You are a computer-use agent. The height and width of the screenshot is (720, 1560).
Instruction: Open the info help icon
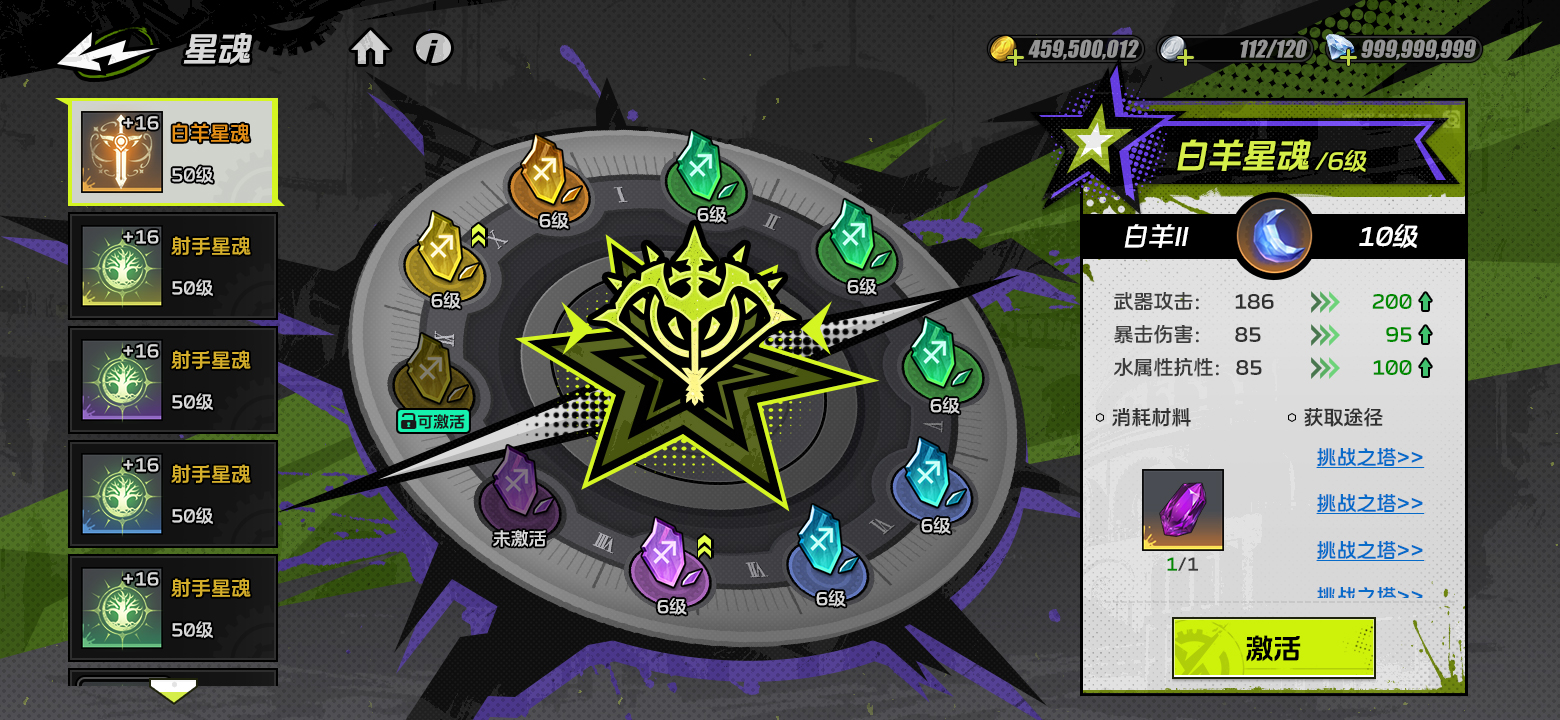pos(433,48)
